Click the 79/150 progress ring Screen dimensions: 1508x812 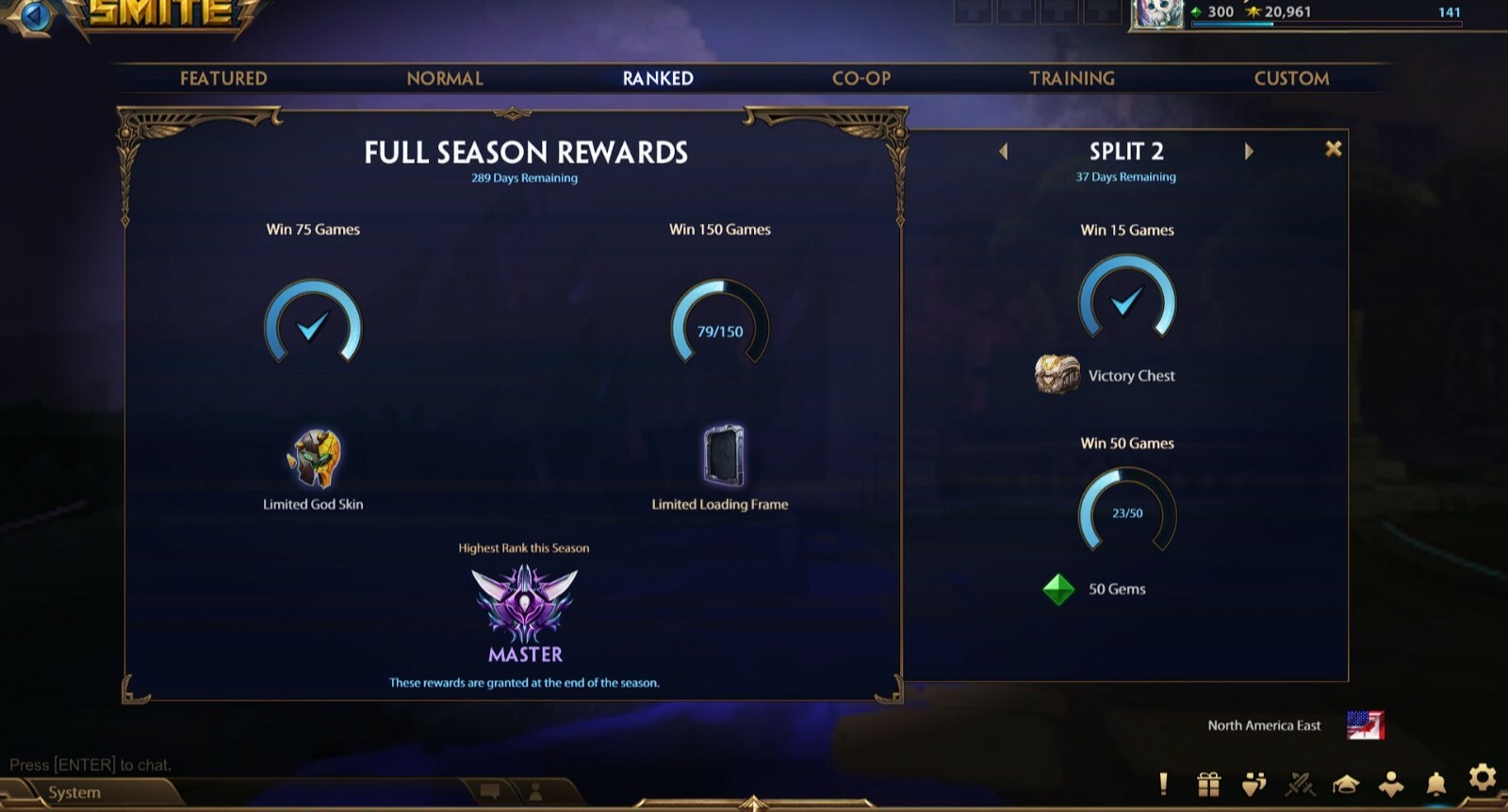coord(720,325)
